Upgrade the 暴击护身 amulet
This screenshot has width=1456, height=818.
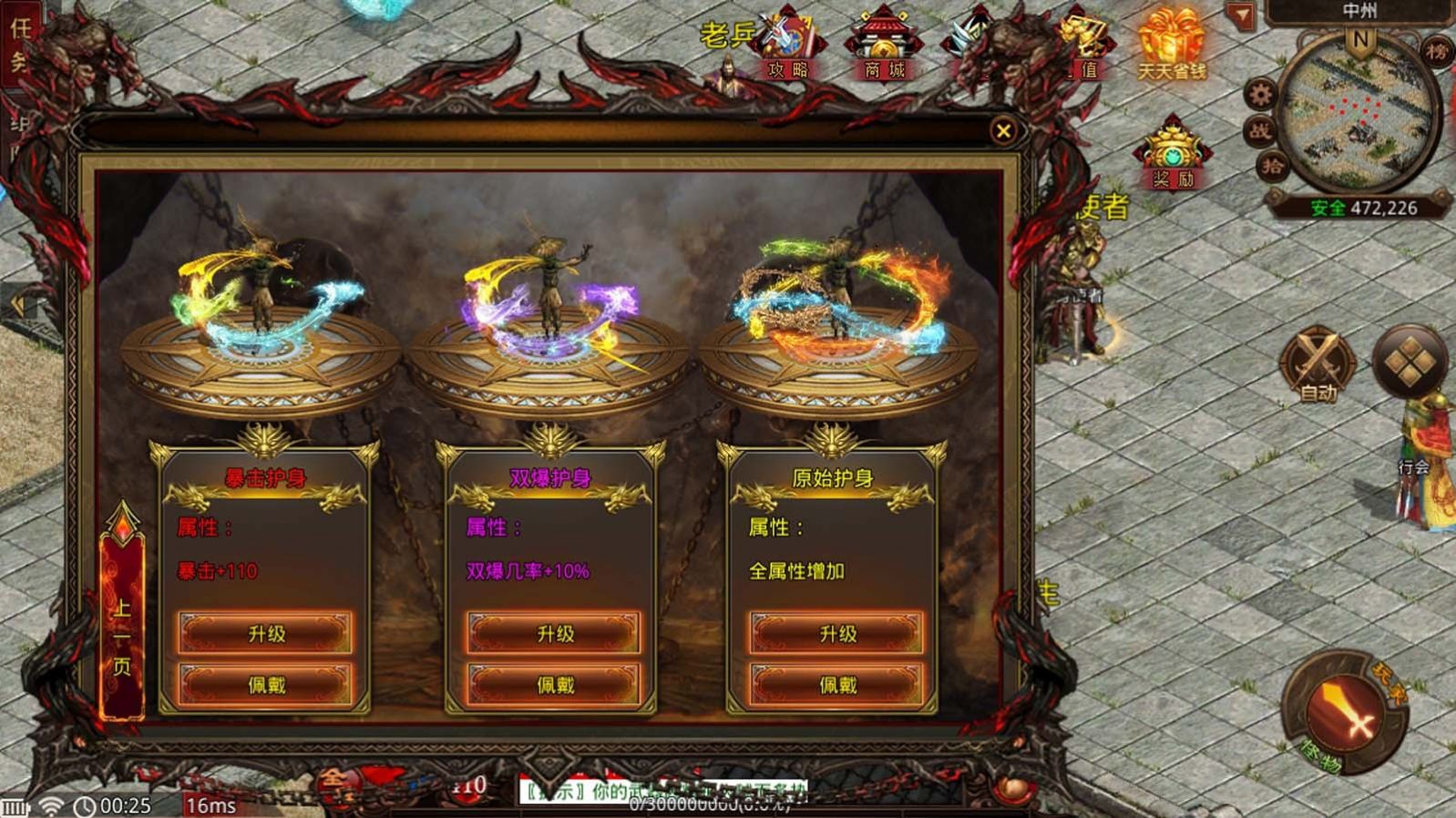point(265,633)
